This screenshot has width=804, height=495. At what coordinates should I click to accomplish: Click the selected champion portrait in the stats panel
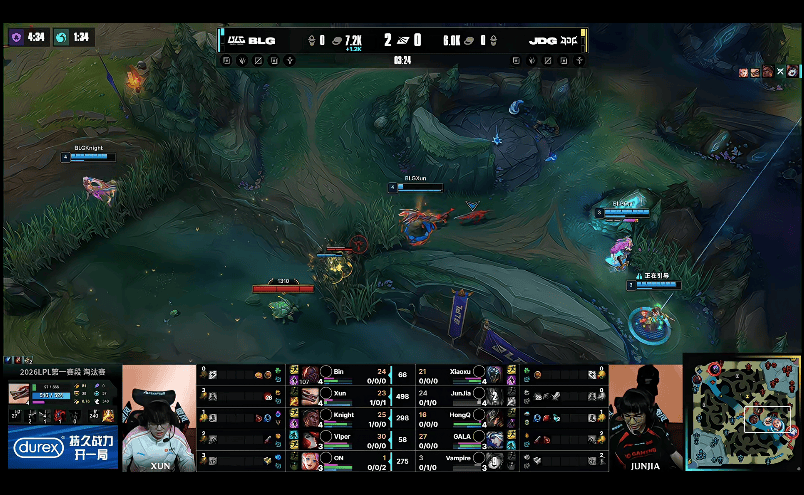(20, 393)
